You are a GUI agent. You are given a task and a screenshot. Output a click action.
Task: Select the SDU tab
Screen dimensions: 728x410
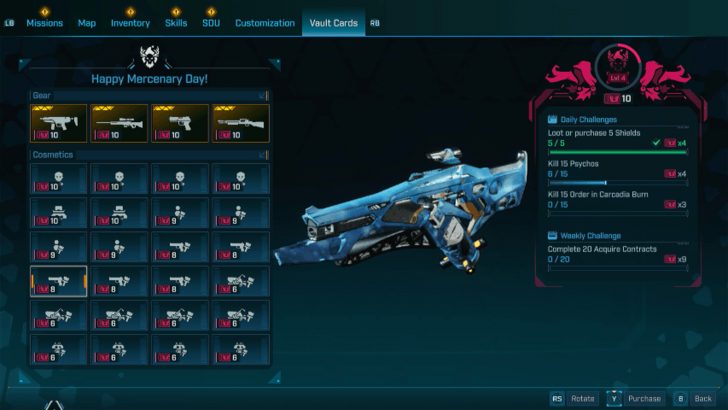tap(211, 23)
